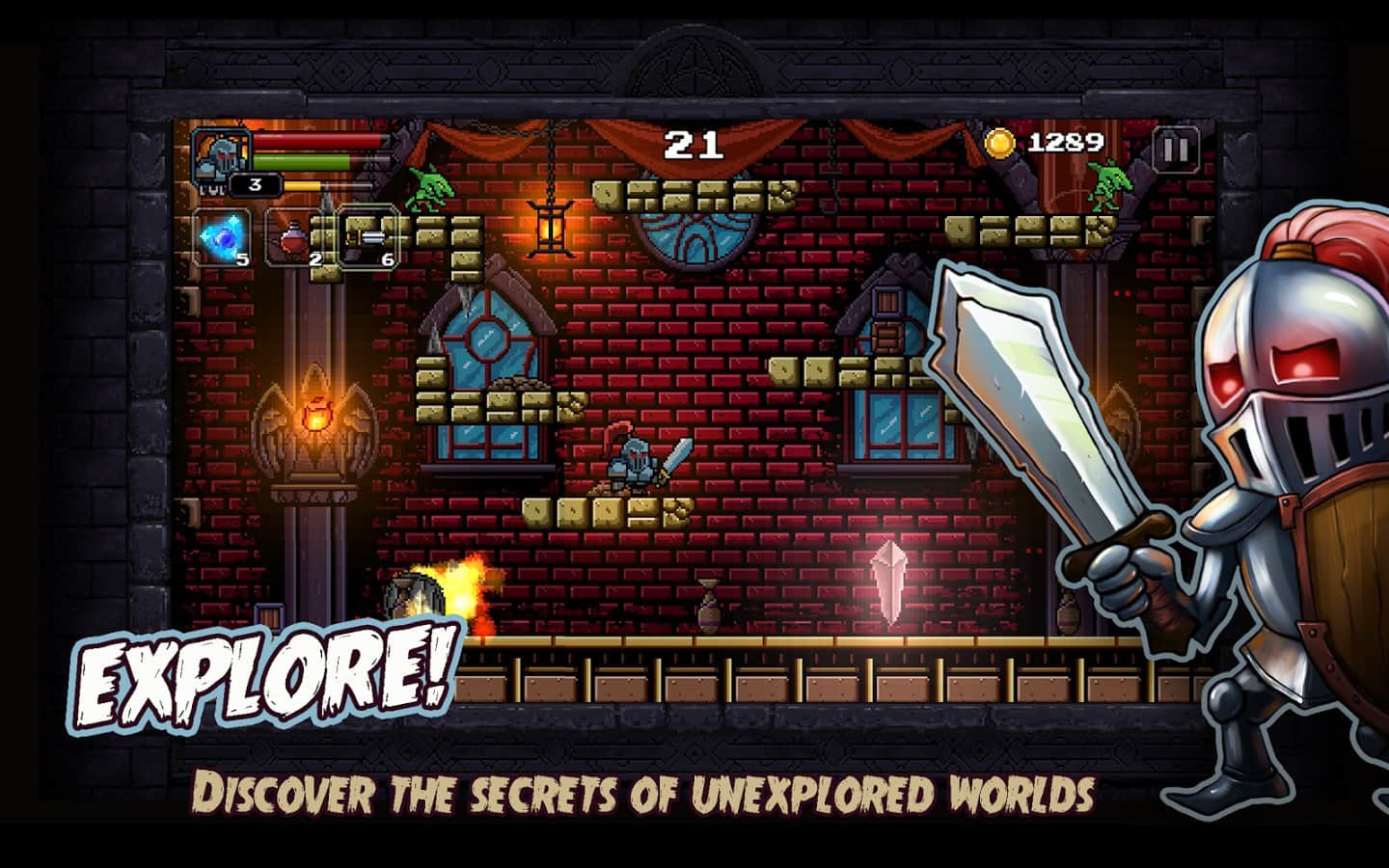Click the level 3 badge below the portrait
1389x868 pixels.
(254, 185)
